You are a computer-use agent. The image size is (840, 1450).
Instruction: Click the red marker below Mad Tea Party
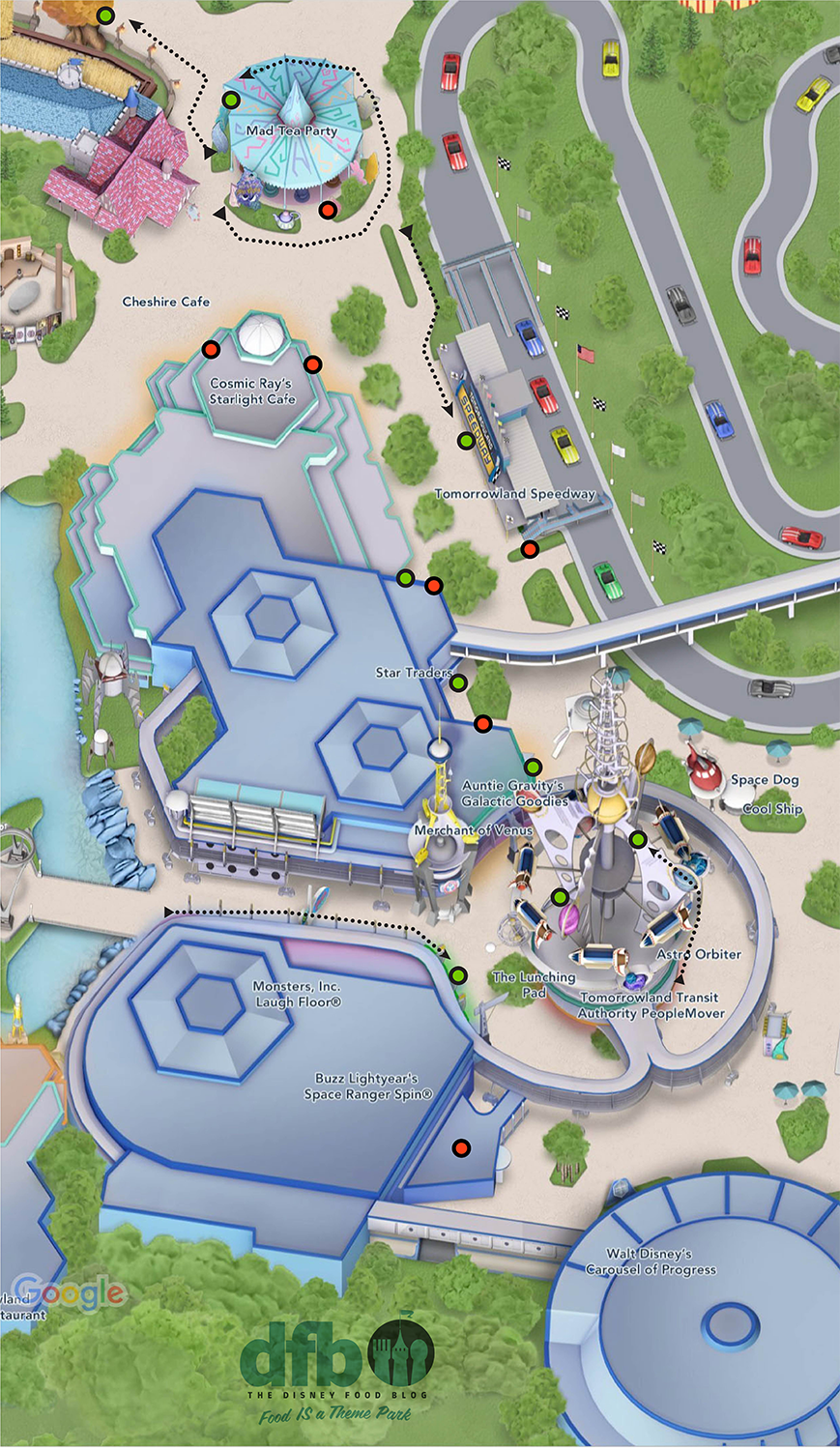point(328,210)
